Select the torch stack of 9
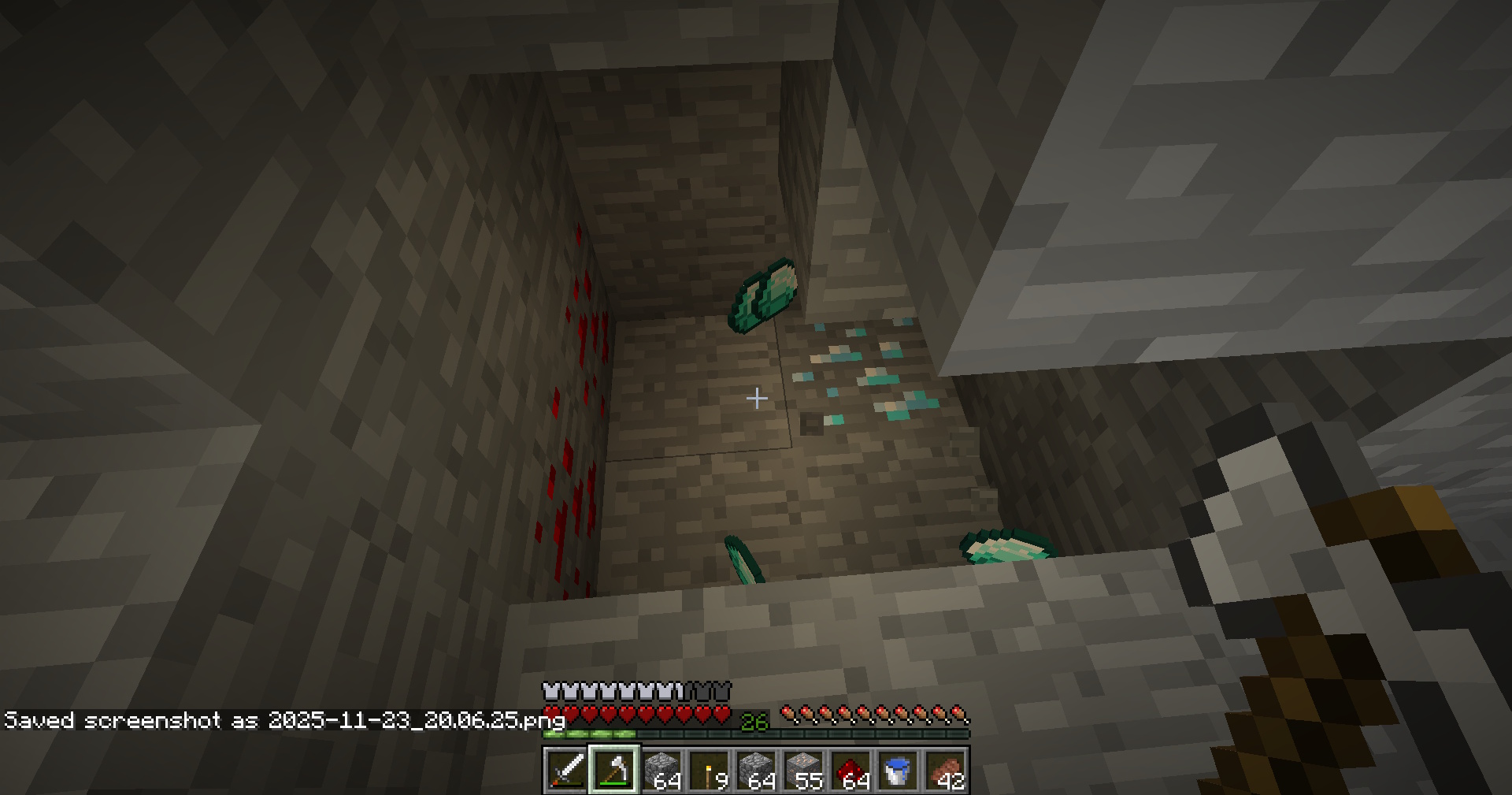Viewport: 1512px width, 795px height. pos(708,770)
